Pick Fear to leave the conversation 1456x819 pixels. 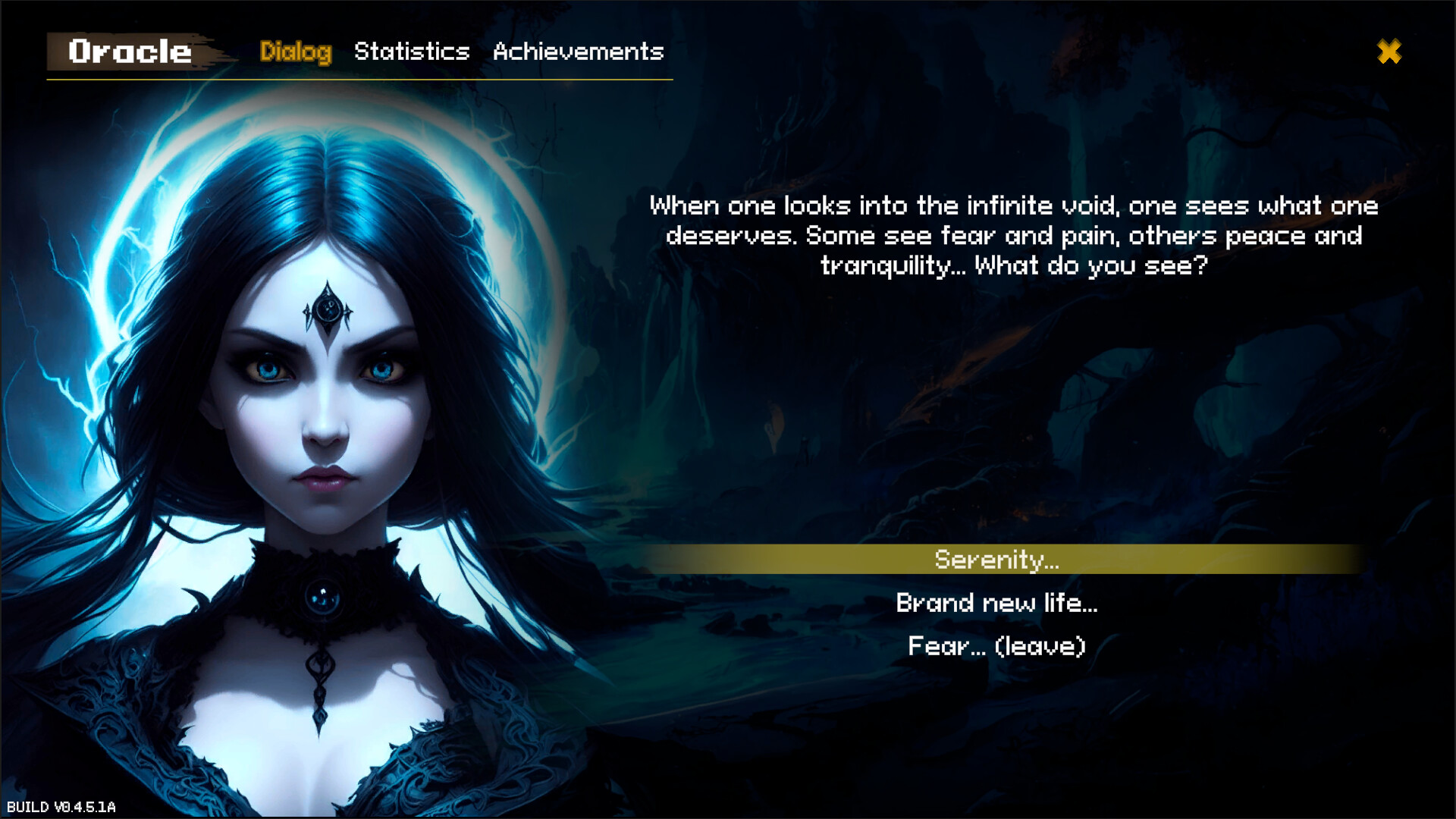coord(996,646)
